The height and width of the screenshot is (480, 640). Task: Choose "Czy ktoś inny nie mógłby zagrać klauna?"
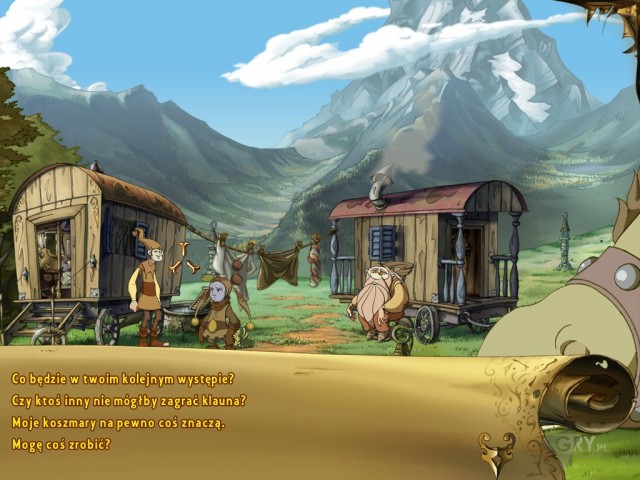tap(129, 401)
